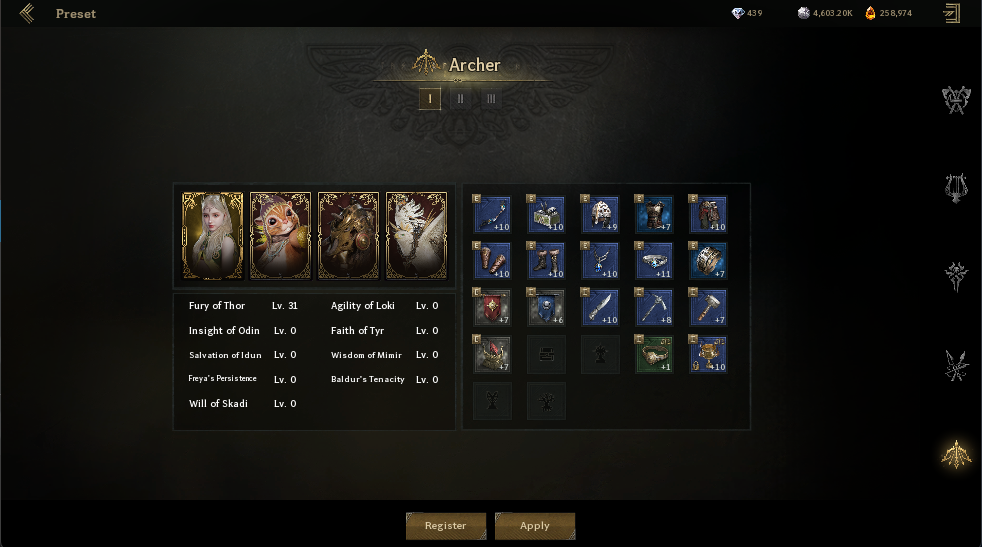Select the equipped bow slot

point(492,214)
